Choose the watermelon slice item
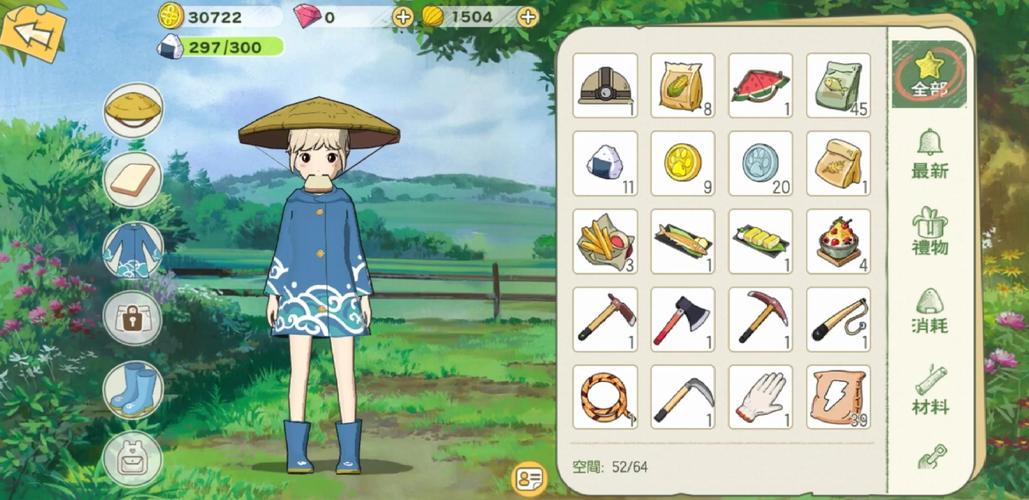Viewport: 1029px width, 500px height. pyautogui.click(x=760, y=86)
